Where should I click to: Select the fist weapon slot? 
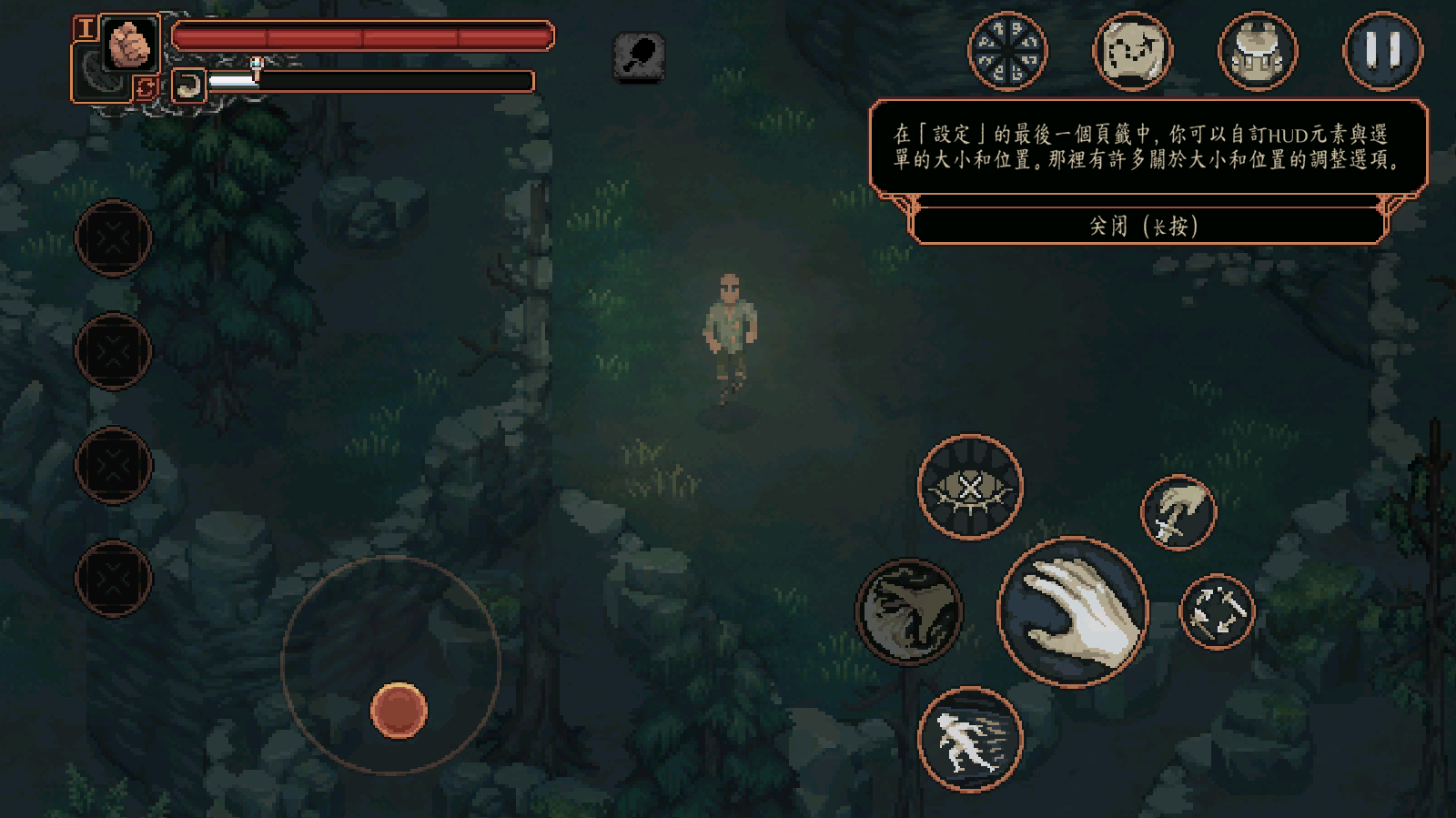(129, 43)
